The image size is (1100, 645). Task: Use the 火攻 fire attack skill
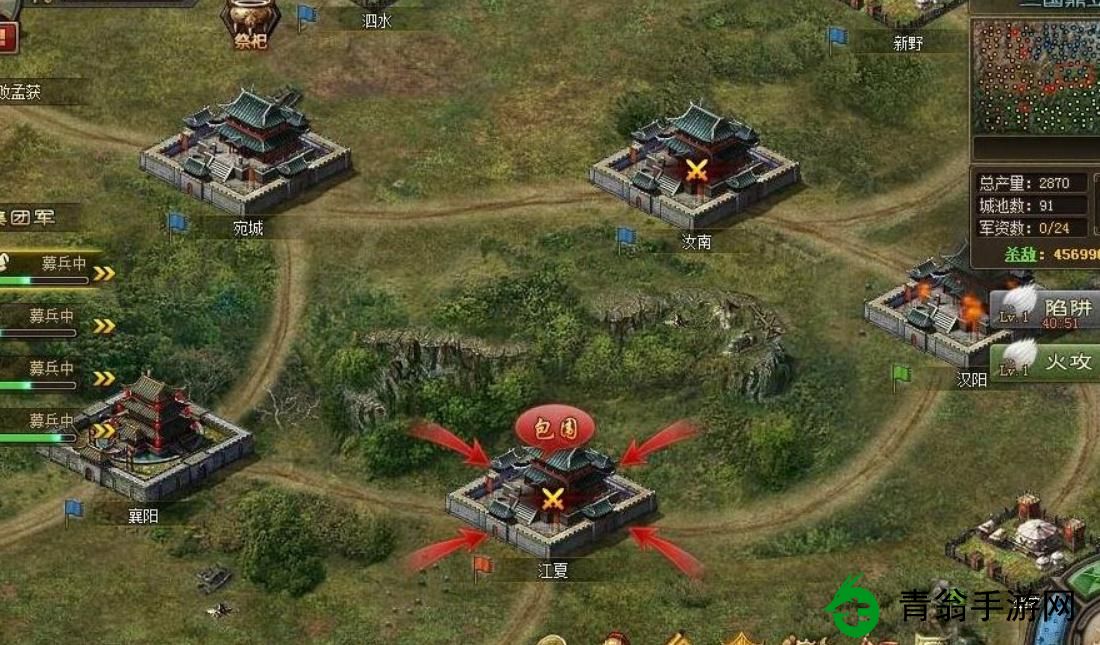pos(1045,360)
